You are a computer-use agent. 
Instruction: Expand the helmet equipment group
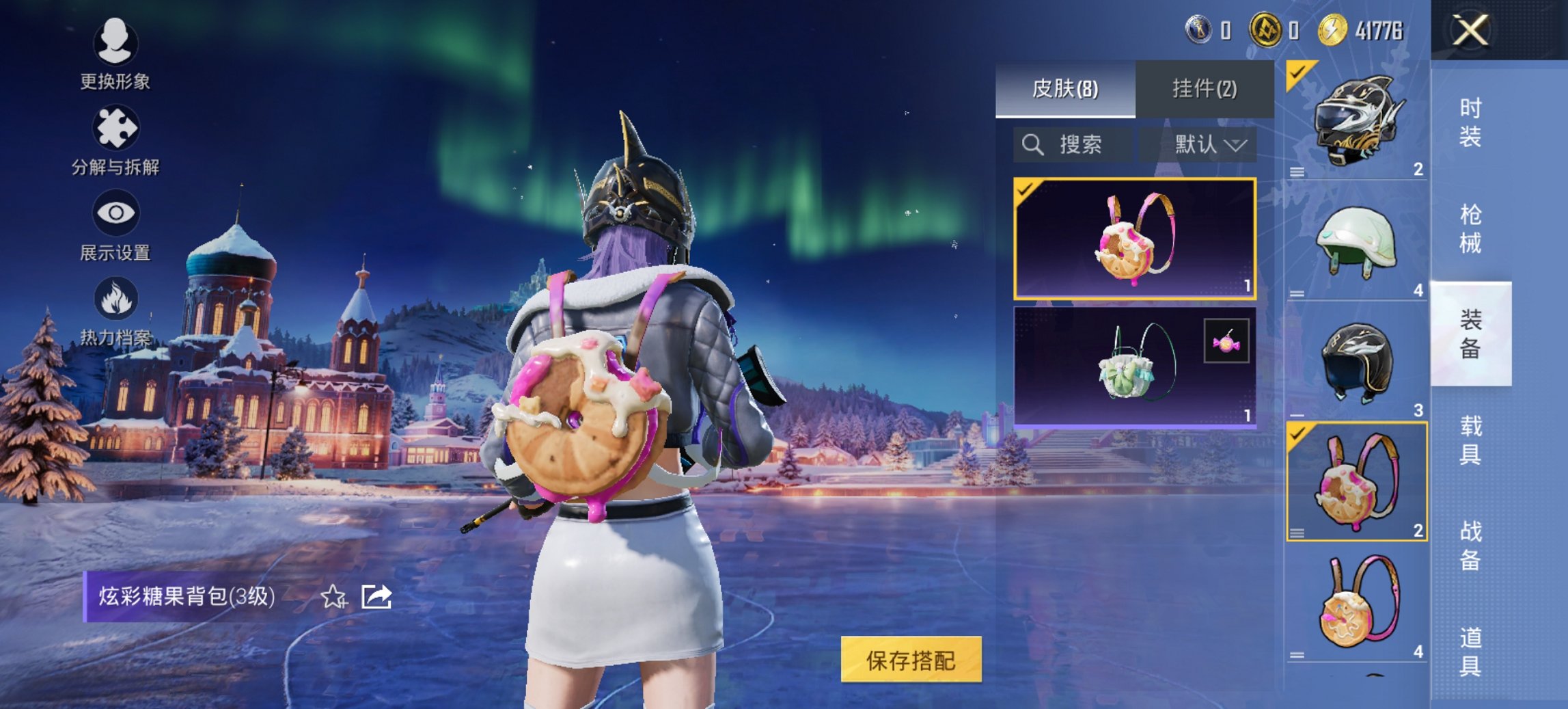point(1298,172)
